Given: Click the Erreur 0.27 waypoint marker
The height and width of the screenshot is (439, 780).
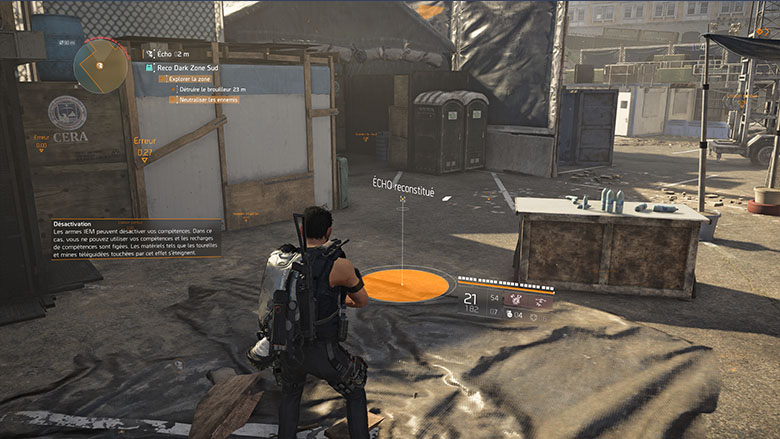Looking at the screenshot, I should [x=144, y=148].
